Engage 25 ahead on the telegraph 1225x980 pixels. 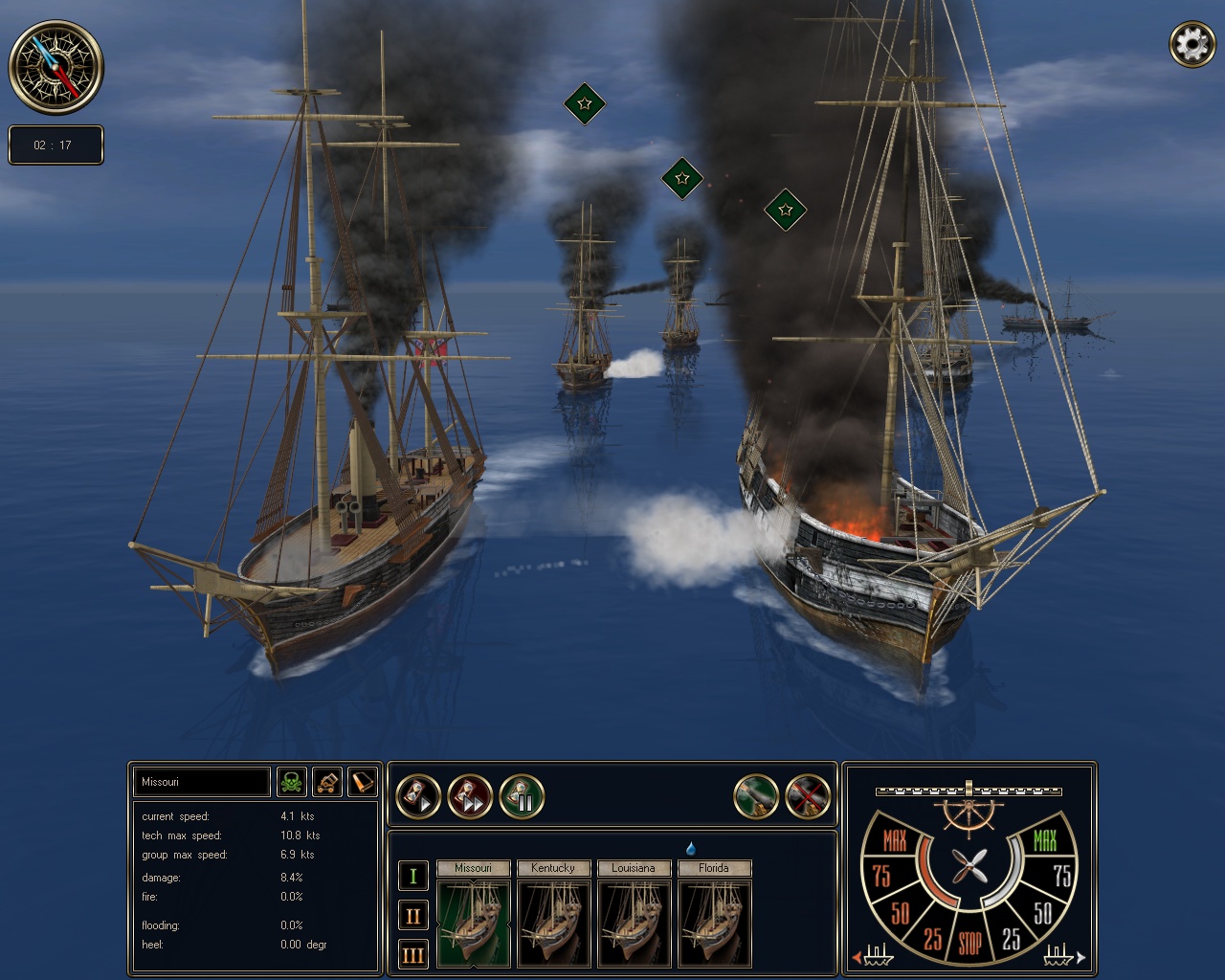point(1012,936)
